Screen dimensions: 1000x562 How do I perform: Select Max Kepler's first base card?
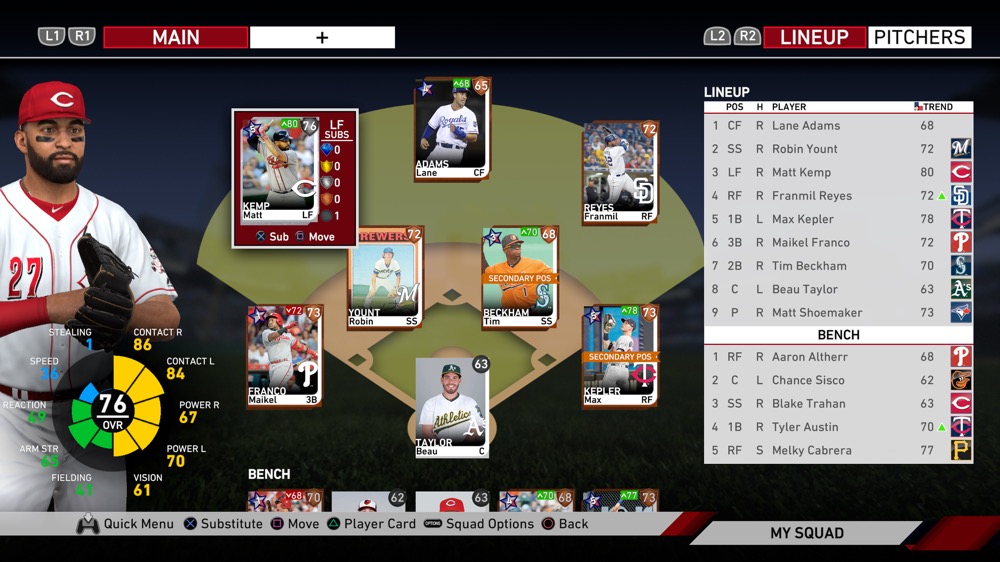[620, 356]
